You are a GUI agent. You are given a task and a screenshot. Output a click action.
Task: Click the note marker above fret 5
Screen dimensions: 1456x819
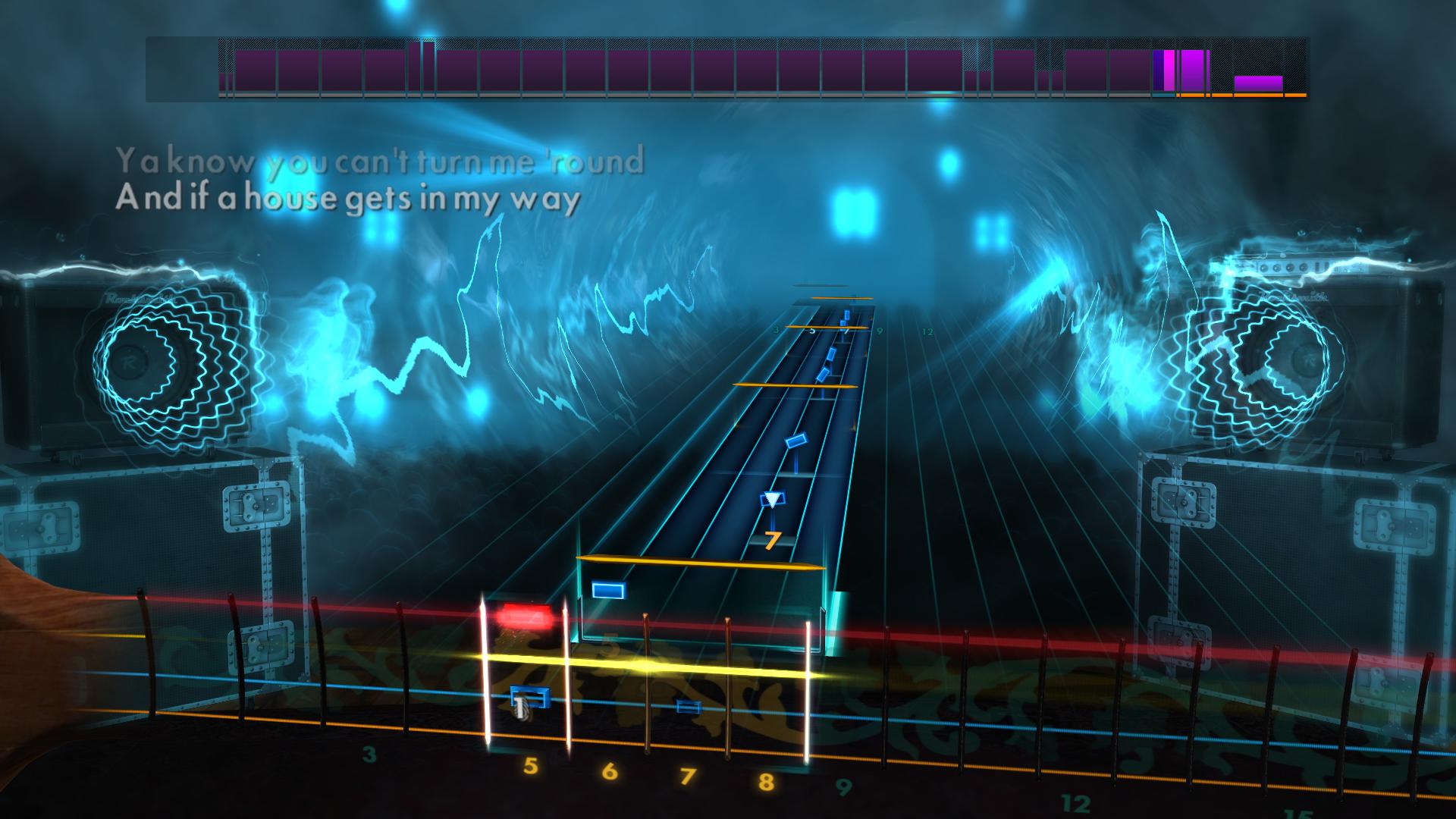[529, 697]
